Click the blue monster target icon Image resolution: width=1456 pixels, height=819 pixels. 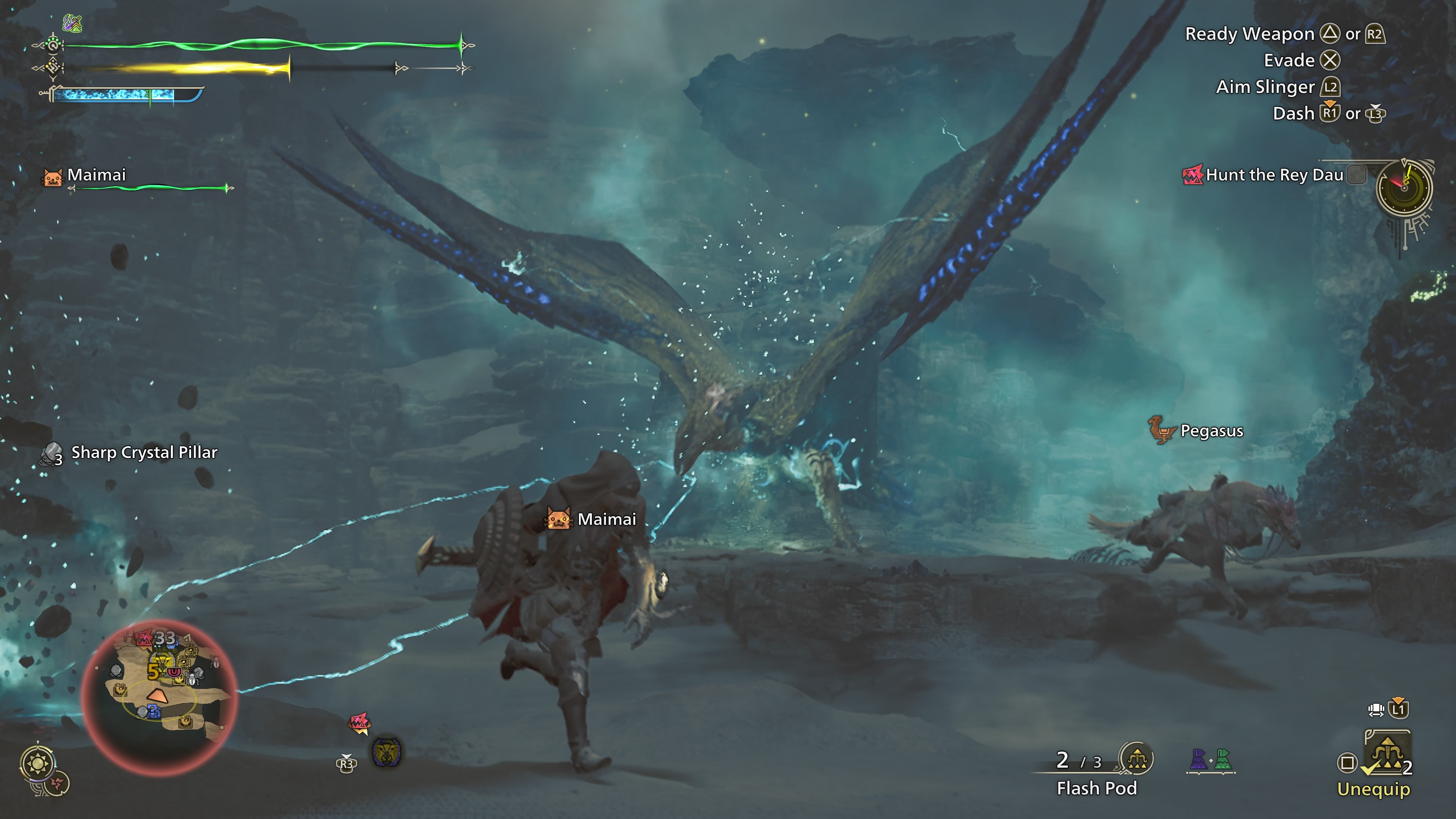387,752
